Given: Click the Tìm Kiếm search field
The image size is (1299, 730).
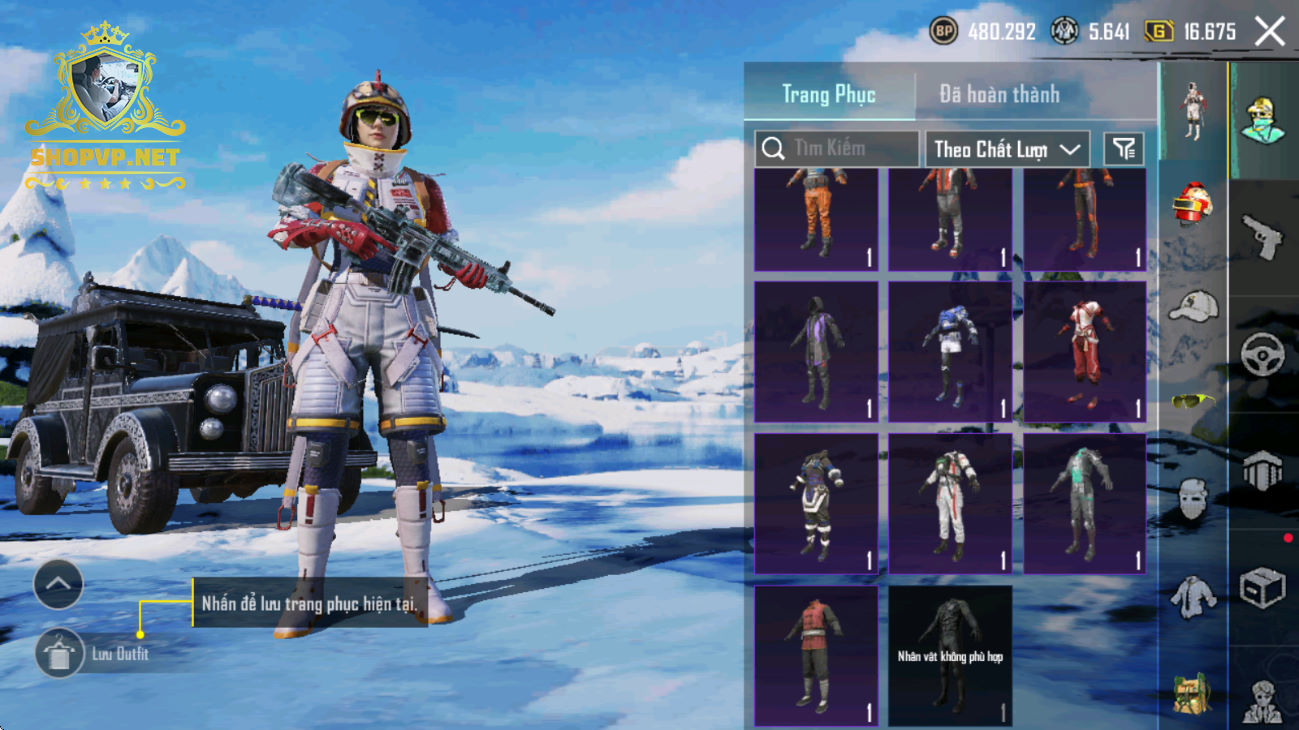Looking at the screenshot, I should click(836, 149).
